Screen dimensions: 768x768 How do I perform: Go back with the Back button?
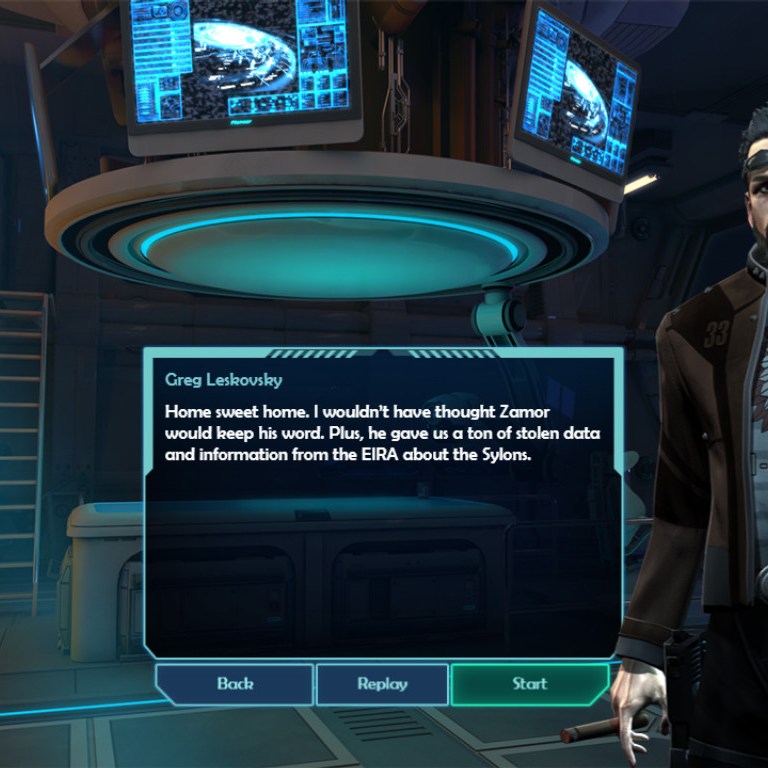[235, 684]
